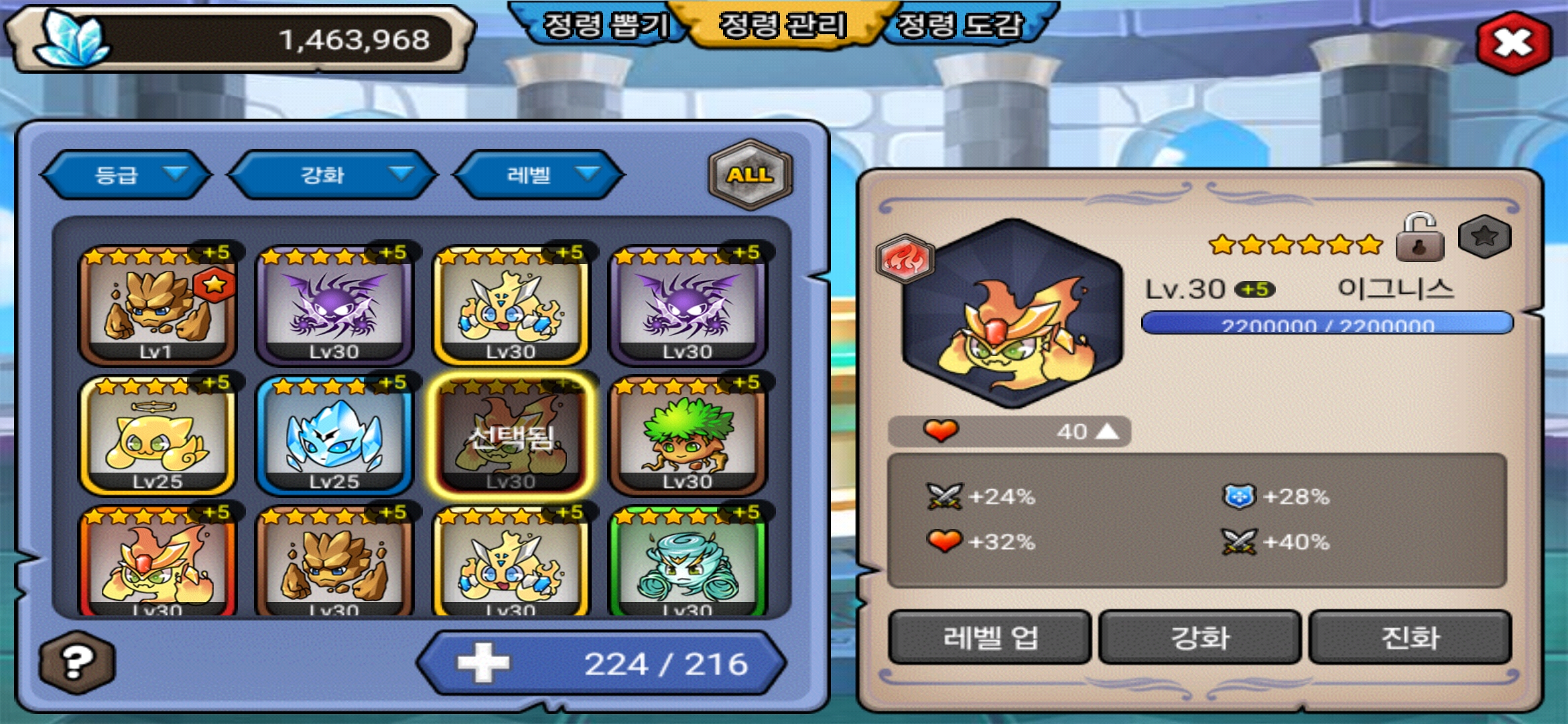The width and height of the screenshot is (1568, 724).
Task: Select the teal wind spirit tile
Action: click(x=687, y=563)
